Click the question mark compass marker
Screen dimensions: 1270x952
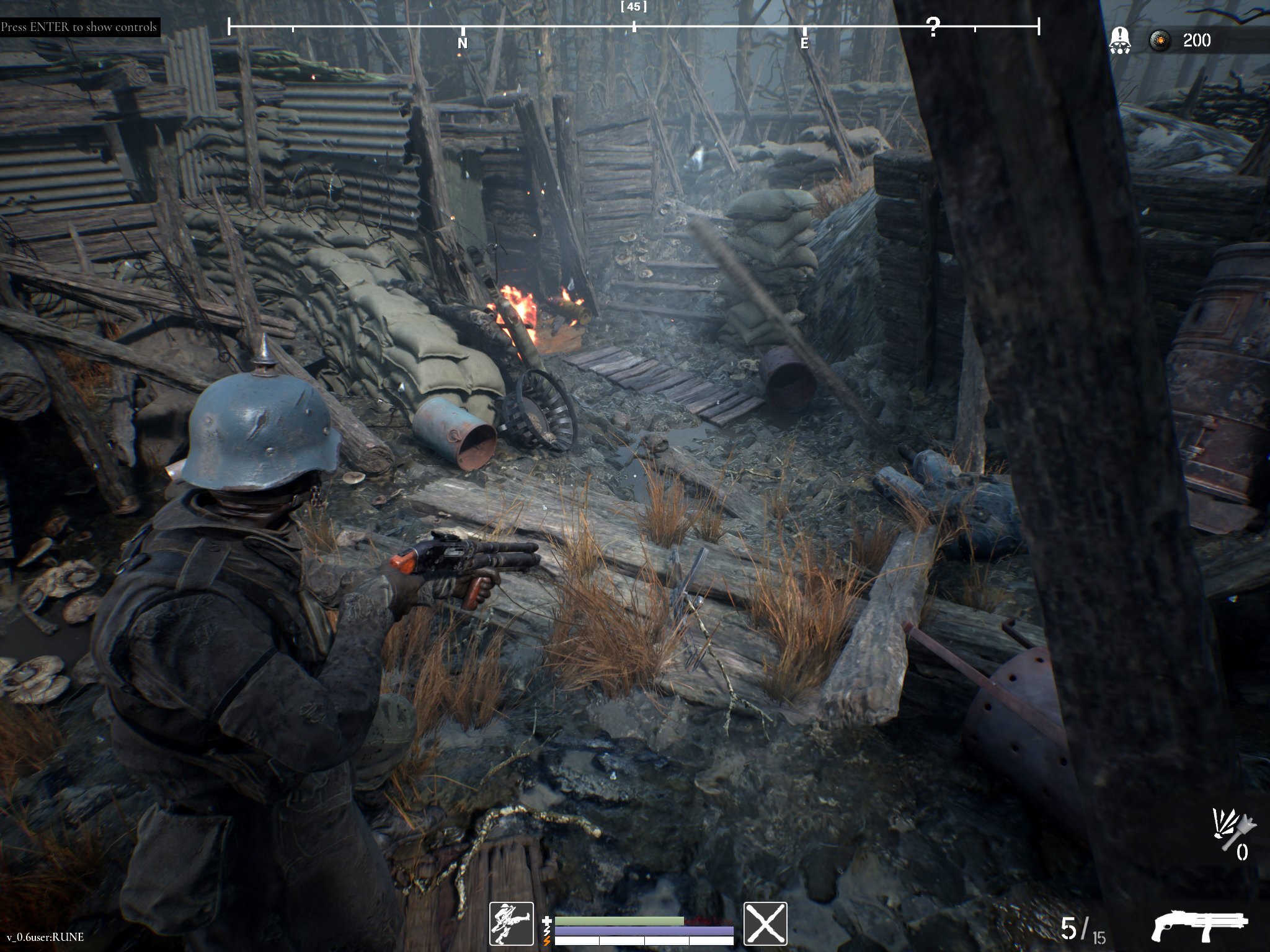[x=933, y=27]
